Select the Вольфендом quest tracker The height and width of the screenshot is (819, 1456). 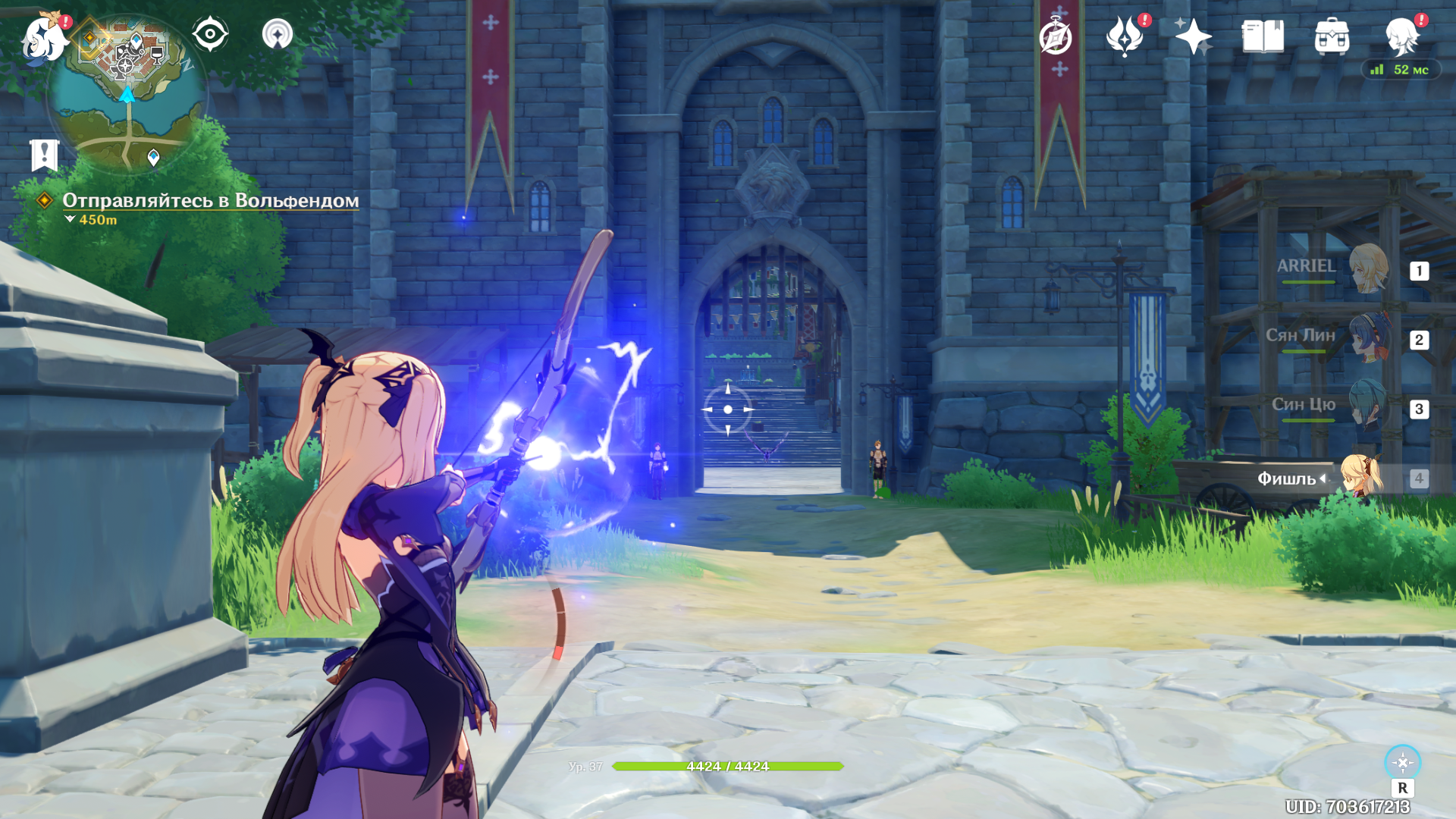210,201
